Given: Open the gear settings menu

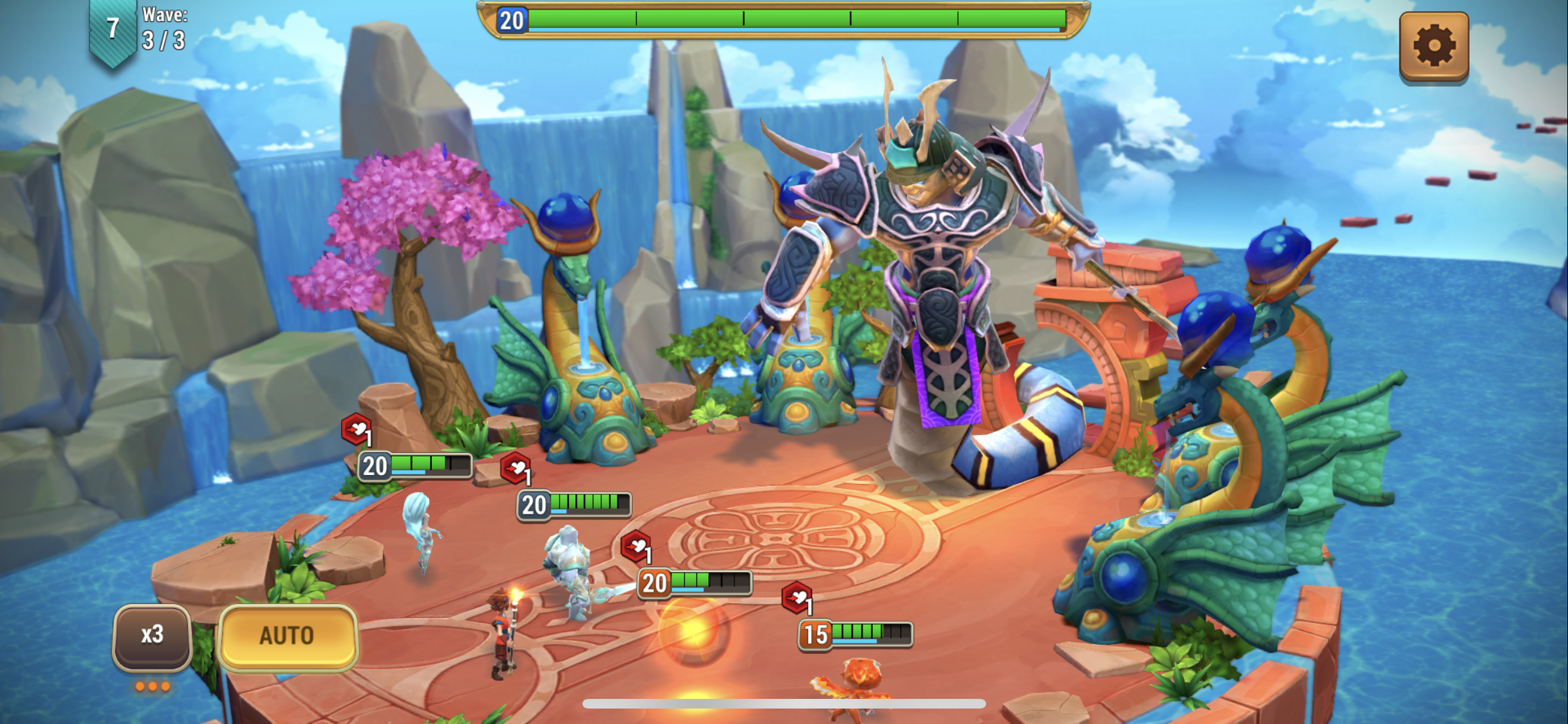Looking at the screenshot, I should (x=1433, y=46).
